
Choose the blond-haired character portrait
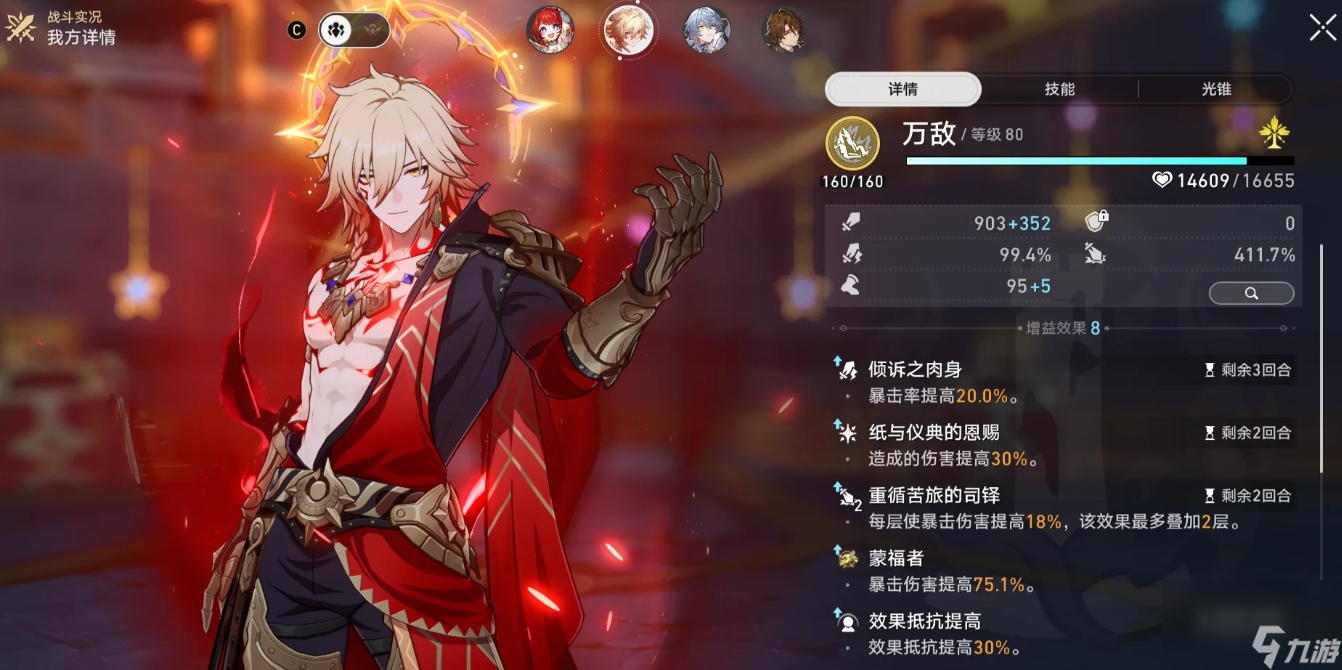tap(628, 30)
